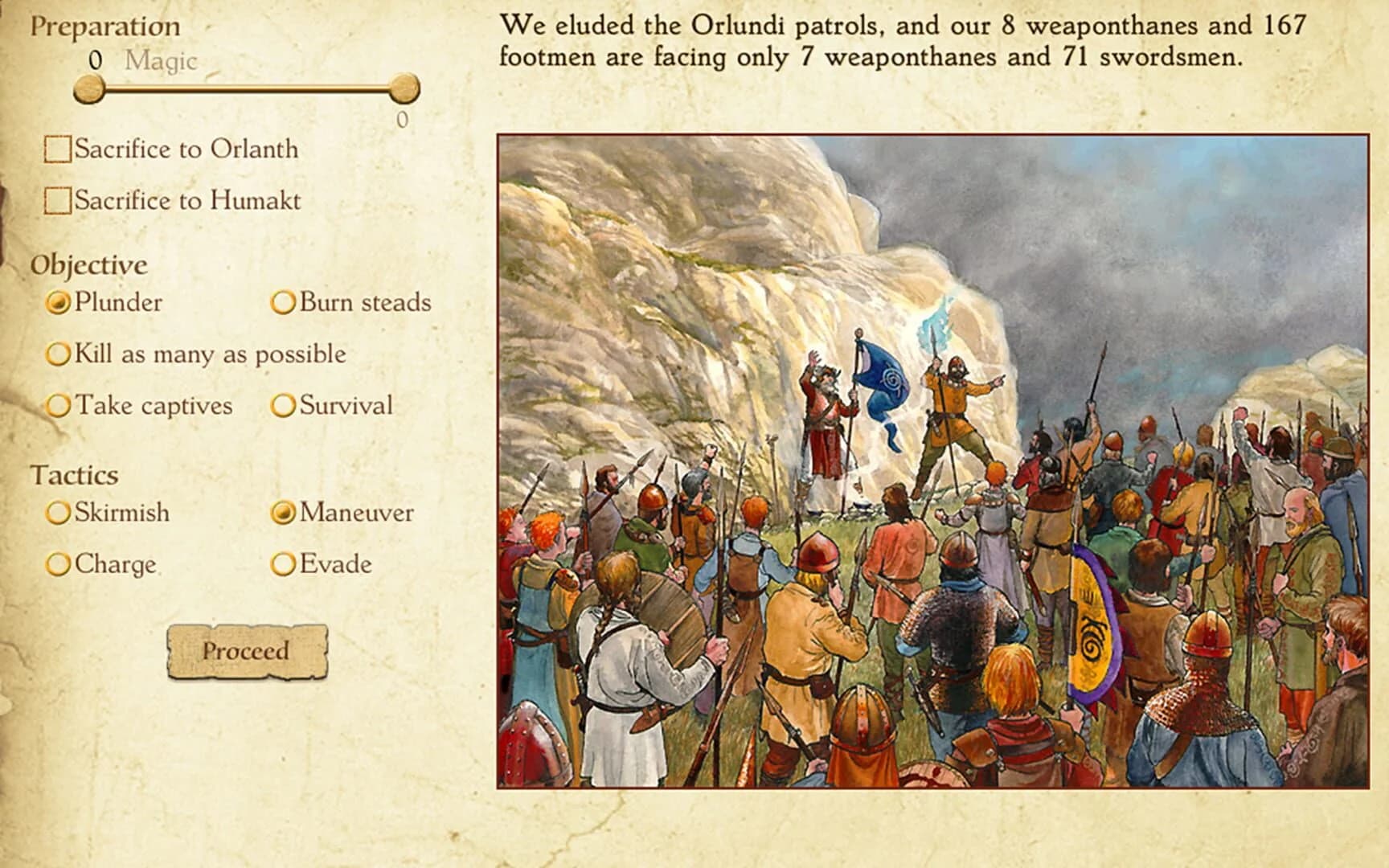Choose the Evade tactic

point(283,564)
